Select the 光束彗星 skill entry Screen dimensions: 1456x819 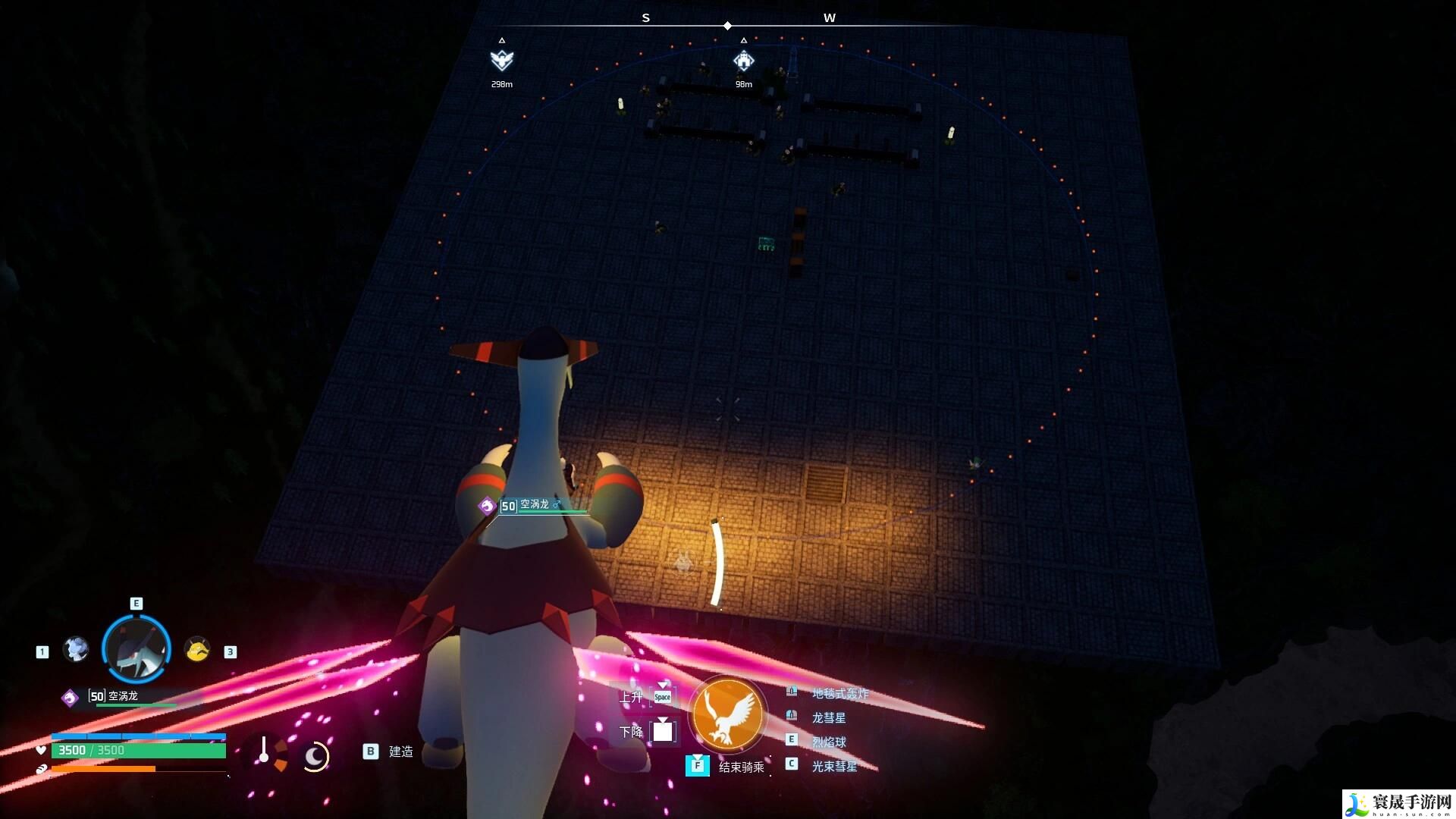pyautogui.click(x=834, y=766)
